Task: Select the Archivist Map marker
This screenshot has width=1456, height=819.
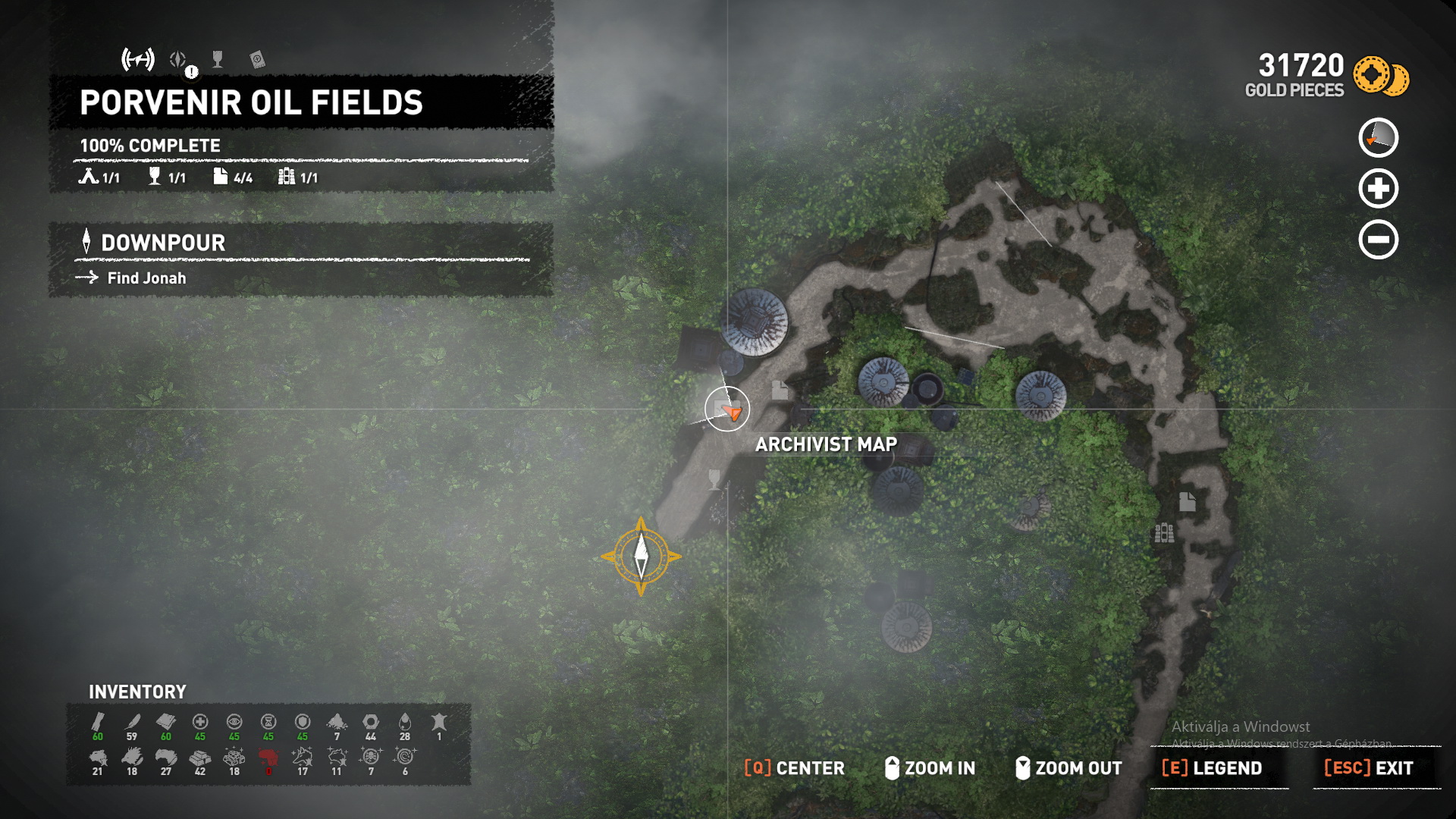Action: (726, 409)
